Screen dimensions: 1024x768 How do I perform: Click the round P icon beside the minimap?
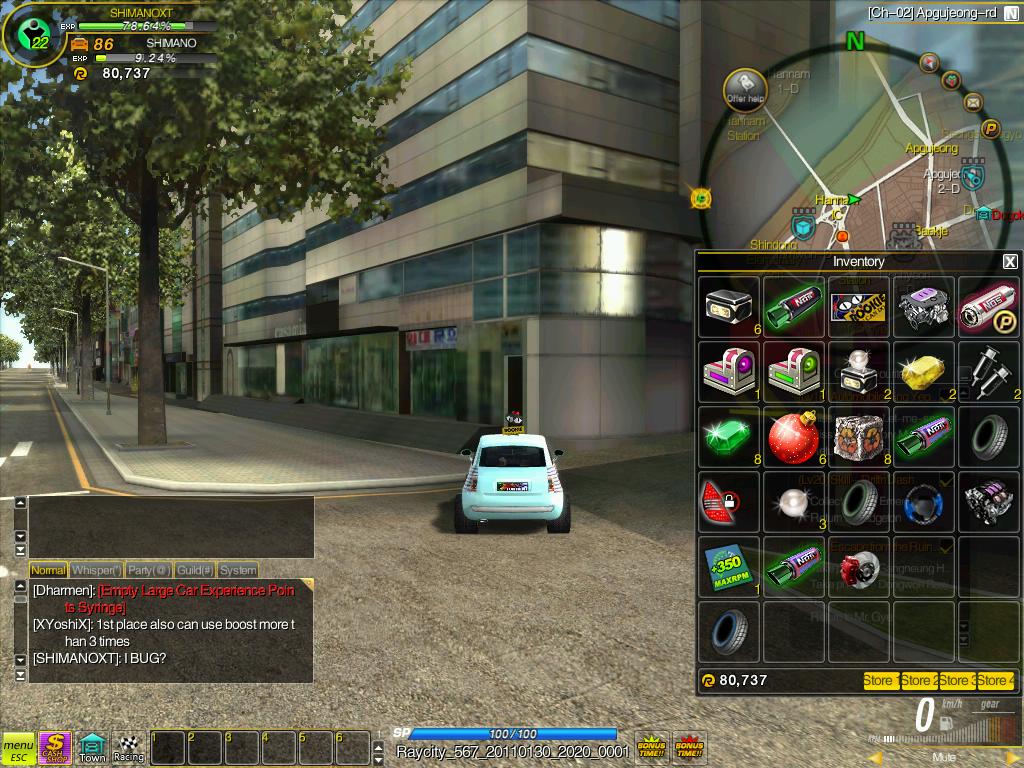point(991,128)
